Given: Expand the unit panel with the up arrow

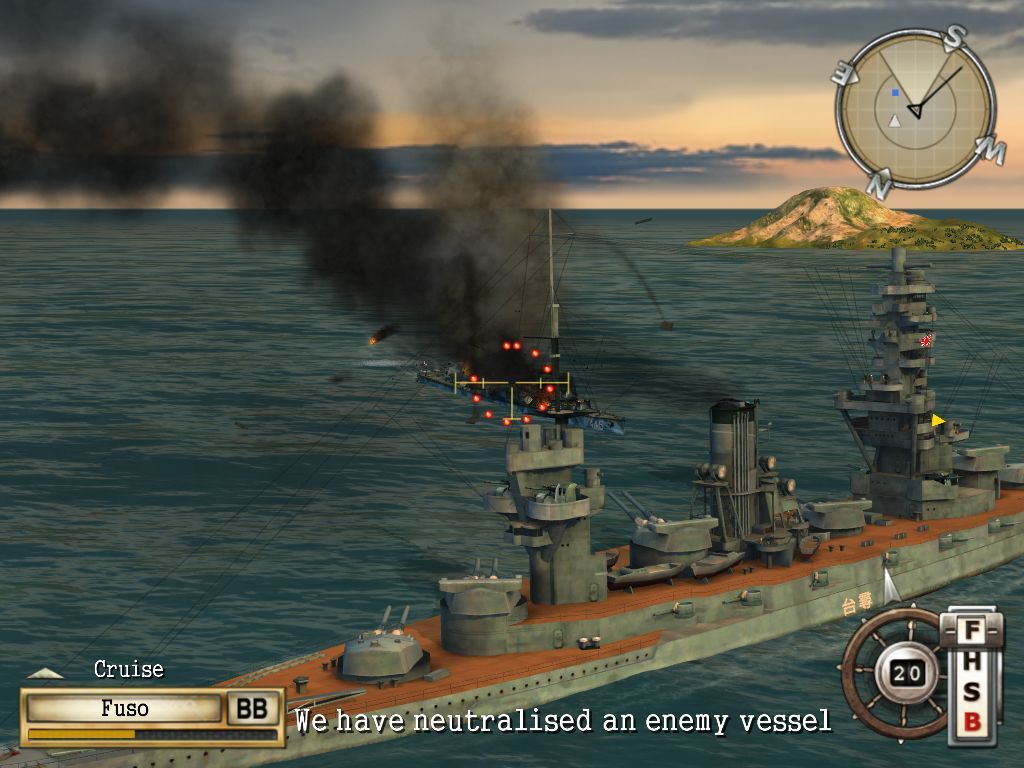Looking at the screenshot, I should click(44, 674).
